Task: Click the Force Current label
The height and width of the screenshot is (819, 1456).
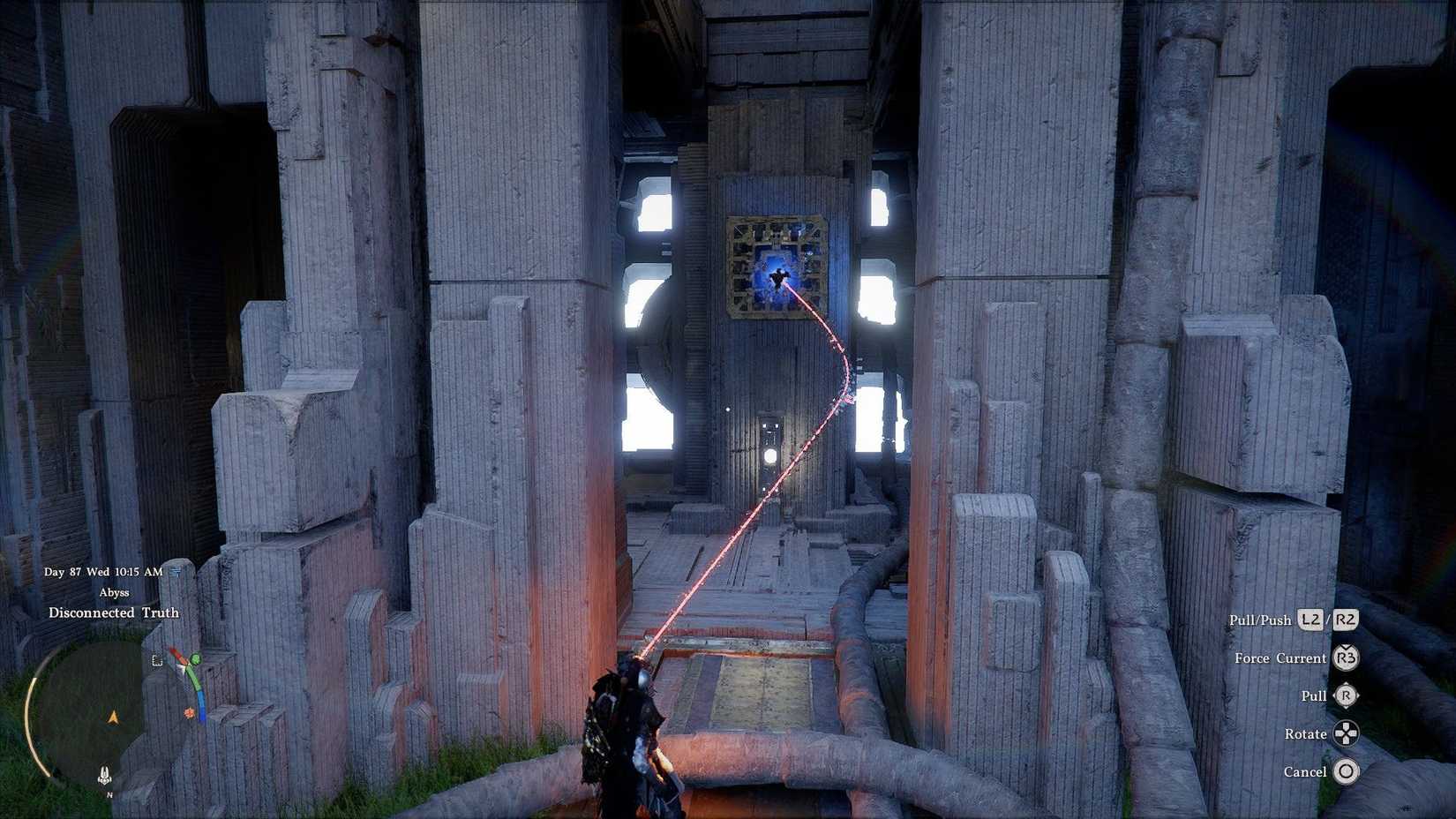Action: pyautogui.click(x=1280, y=658)
